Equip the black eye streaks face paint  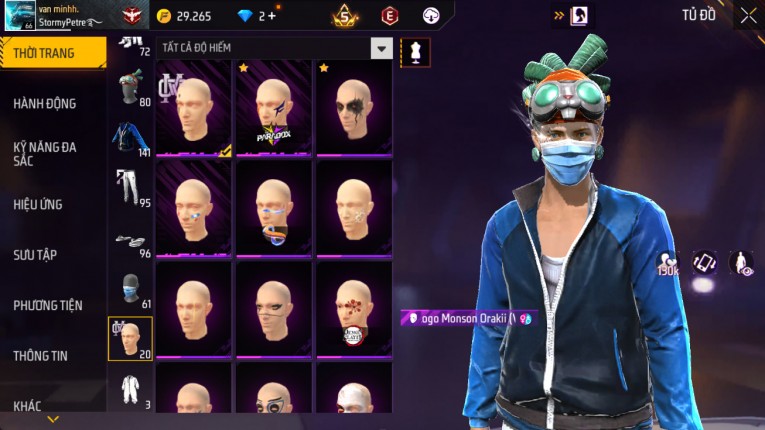tap(353, 108)
